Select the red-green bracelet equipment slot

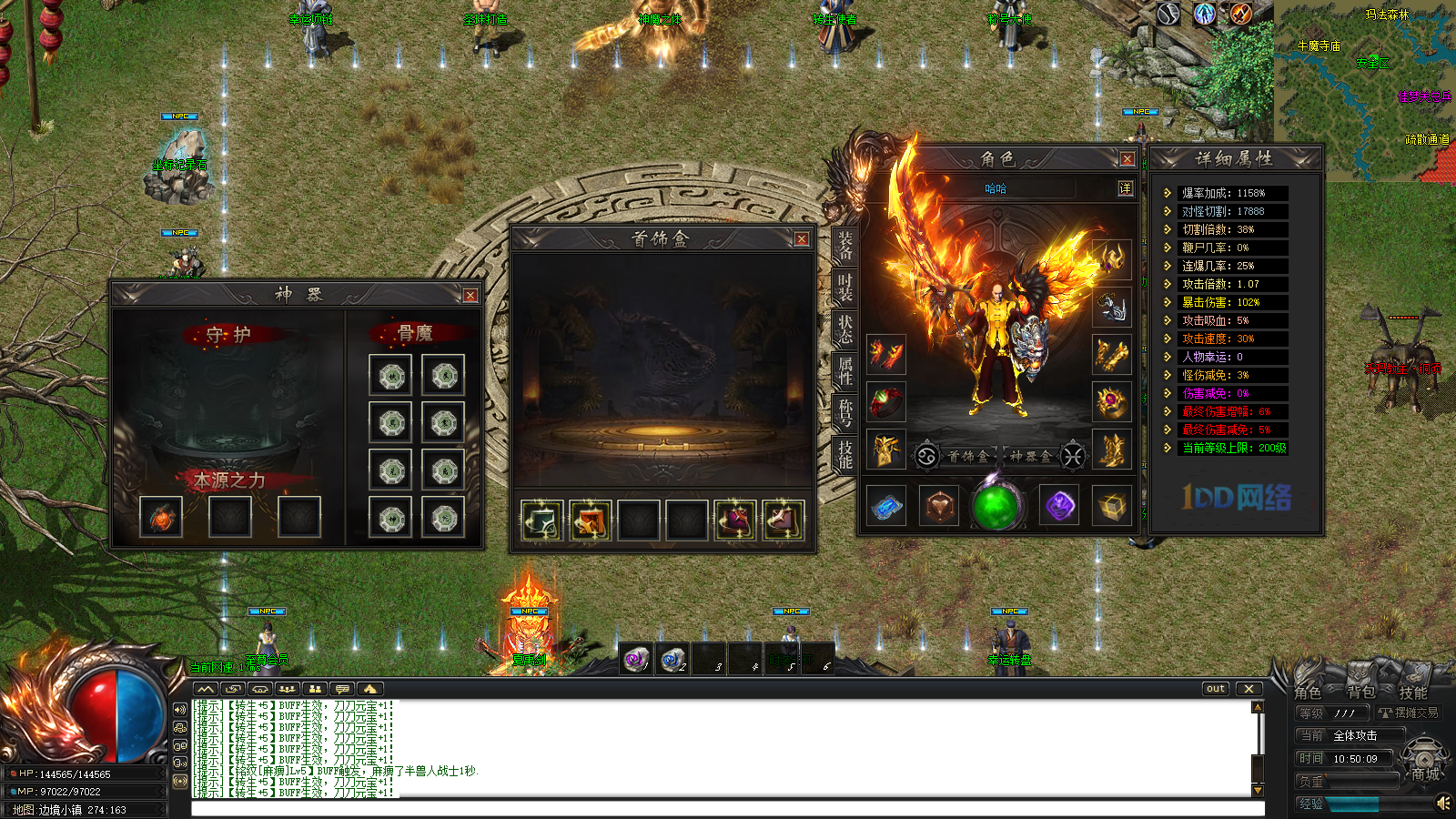(885, 401)
